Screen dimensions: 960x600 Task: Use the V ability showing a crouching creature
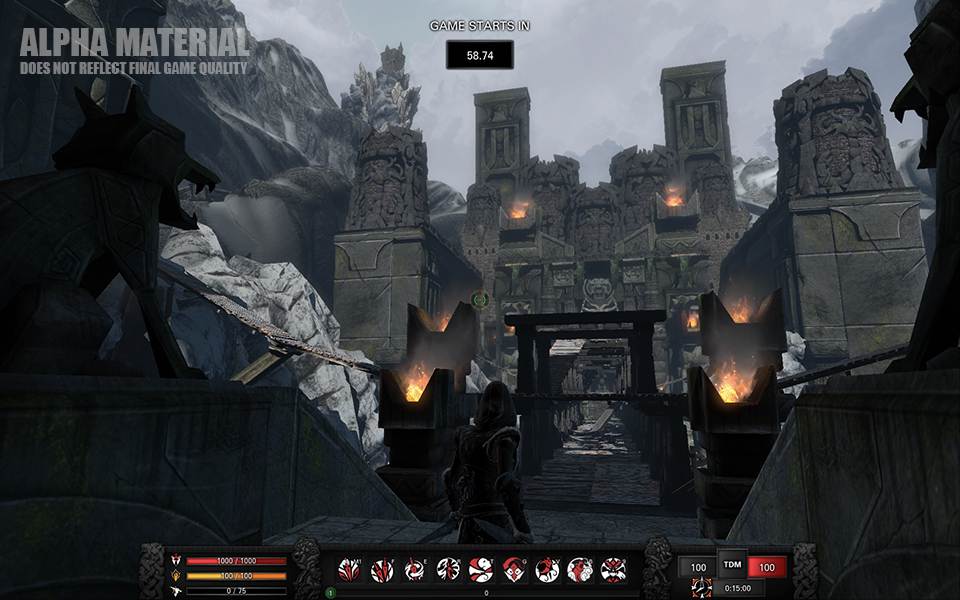click(x=547, y=570)
